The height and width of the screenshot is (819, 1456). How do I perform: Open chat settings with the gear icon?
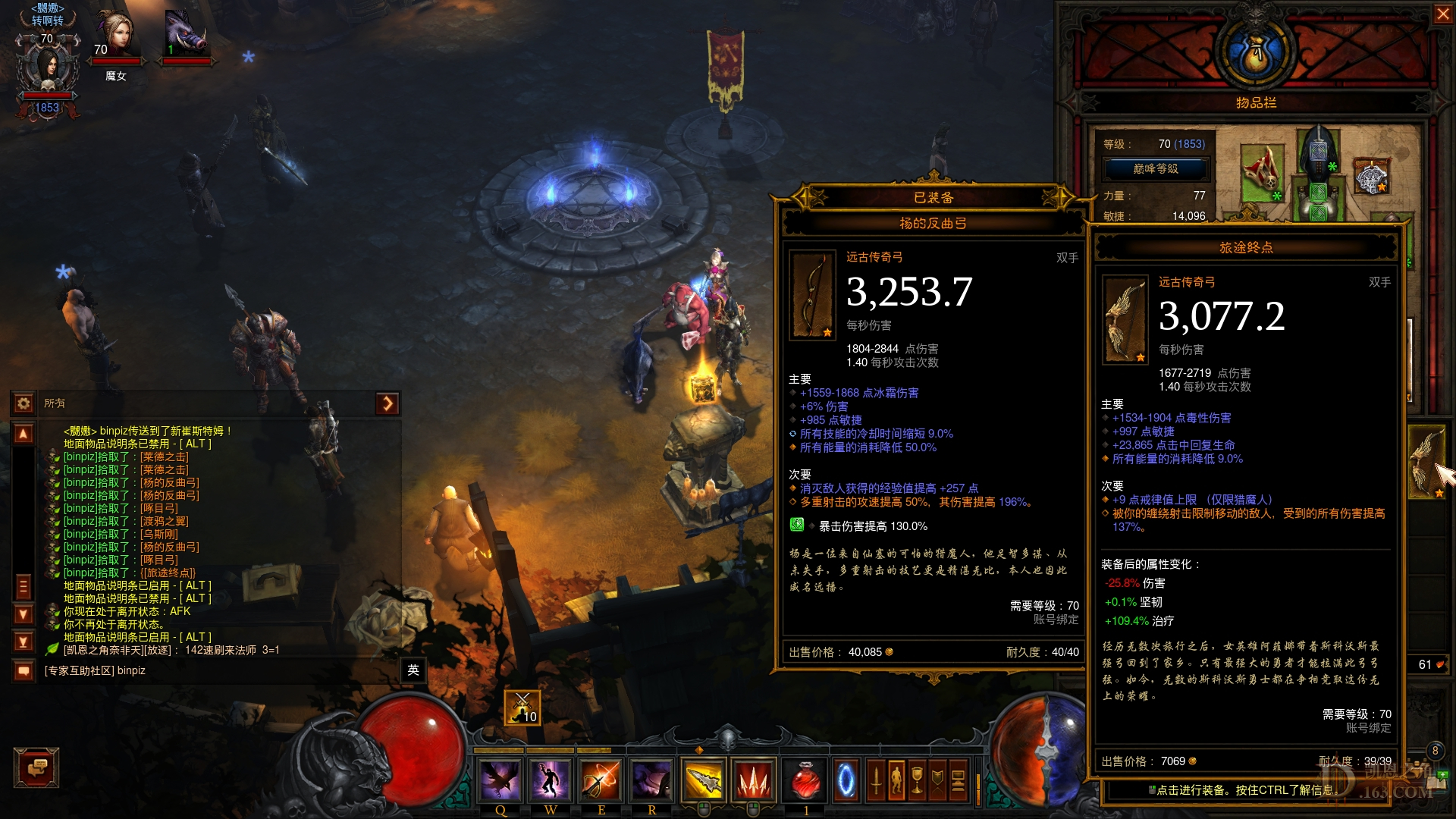(24, 403)
